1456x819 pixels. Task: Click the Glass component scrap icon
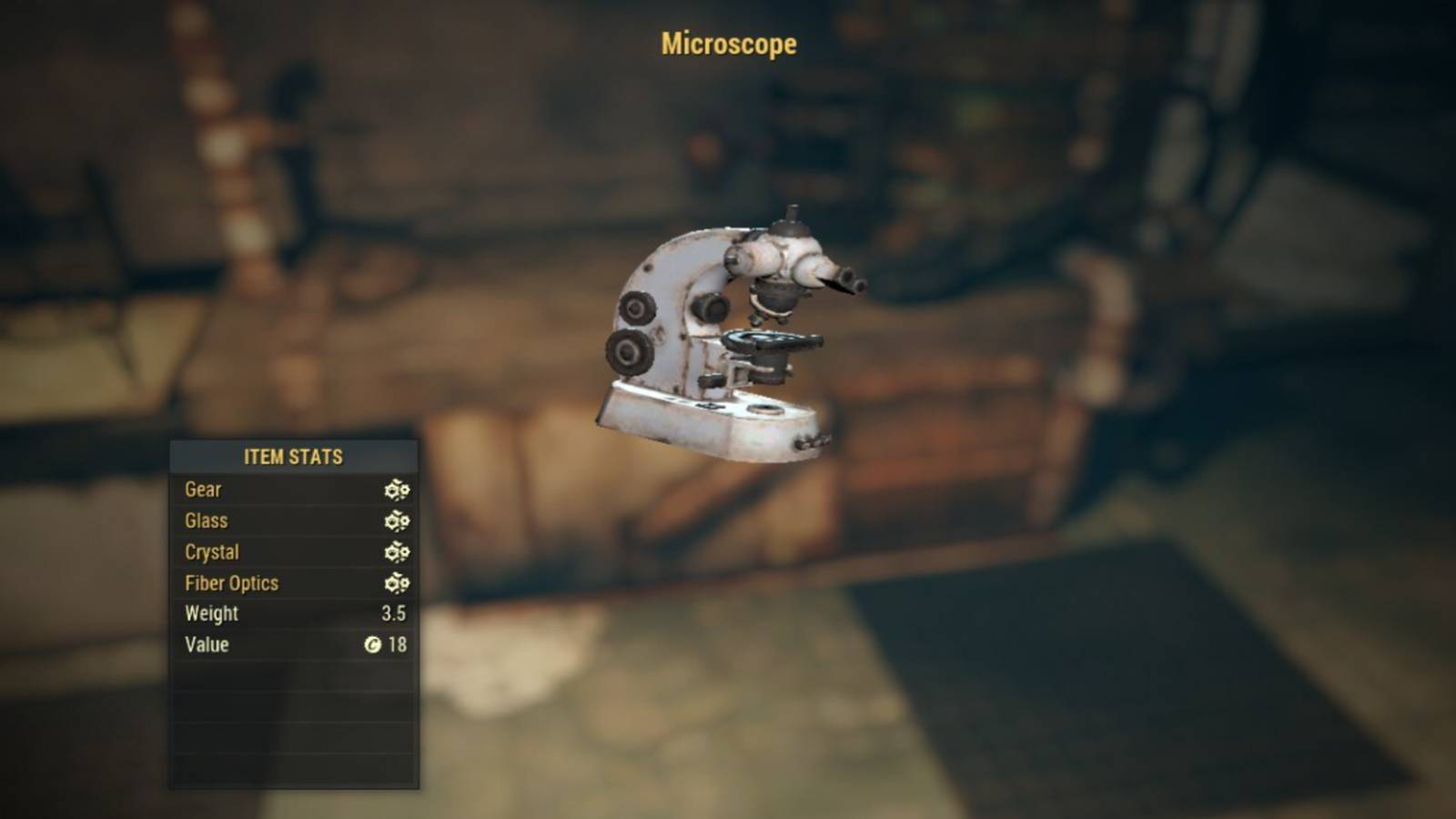[395, 521]
